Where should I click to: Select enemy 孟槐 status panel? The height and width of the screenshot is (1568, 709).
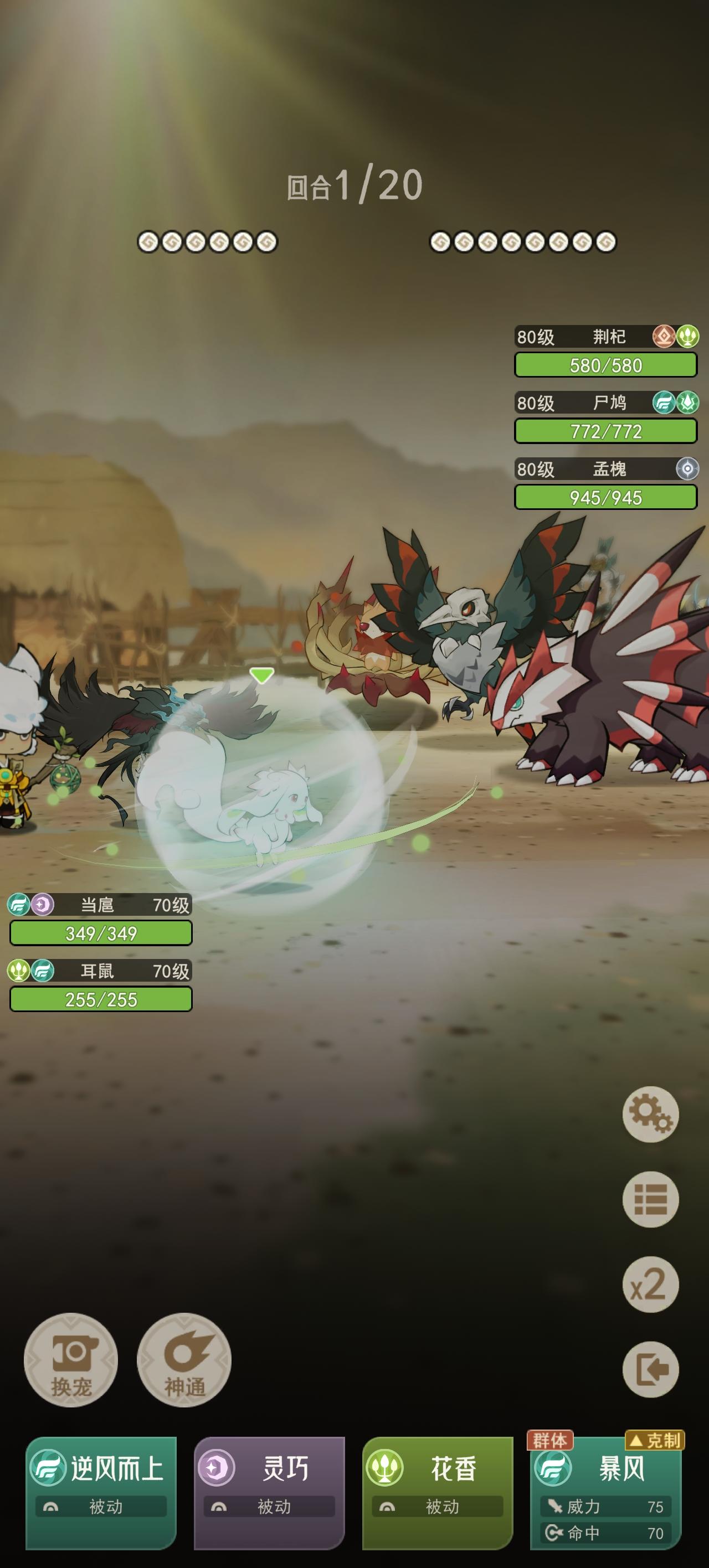tap(605, 484)
